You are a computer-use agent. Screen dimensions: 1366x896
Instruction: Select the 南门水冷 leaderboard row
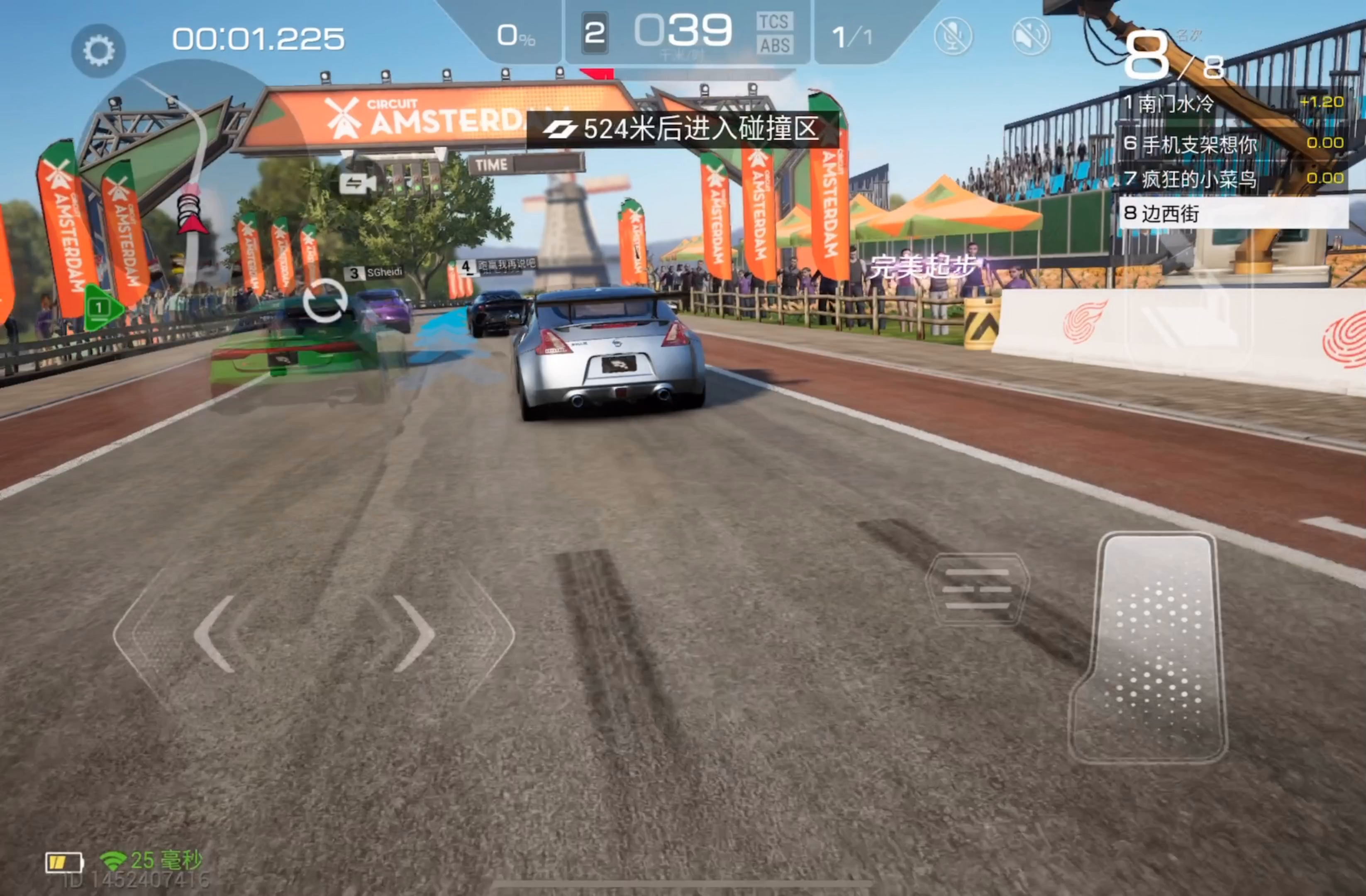click(x=1233, y=104)
